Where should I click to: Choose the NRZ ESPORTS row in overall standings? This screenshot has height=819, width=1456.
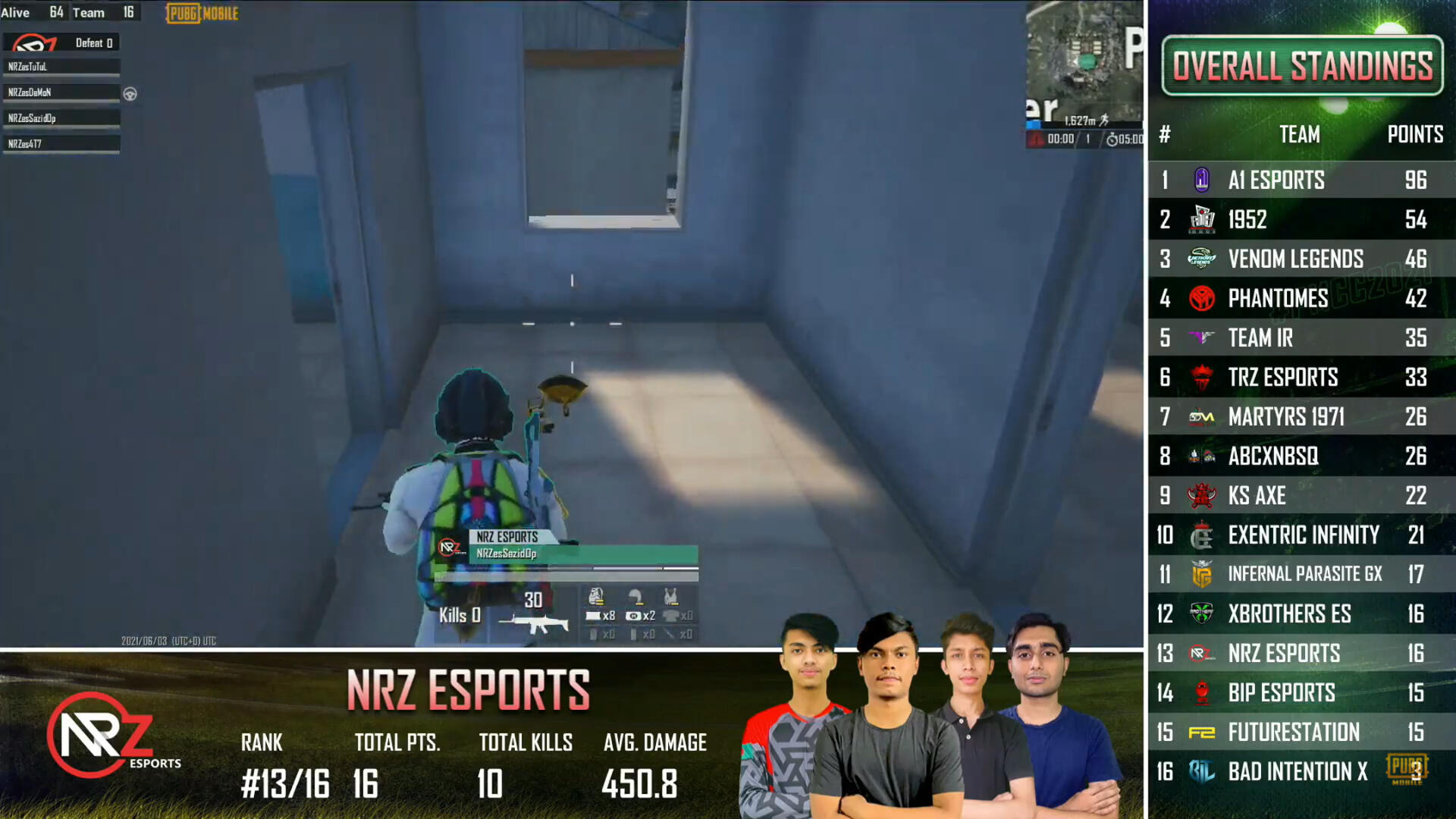pos(1301,654)
